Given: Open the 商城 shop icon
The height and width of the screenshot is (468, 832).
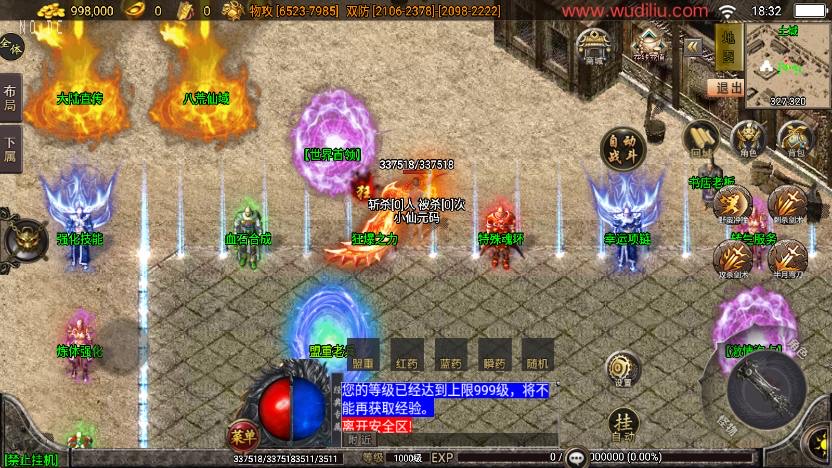Looking at the screenshot, I should 595,45.
